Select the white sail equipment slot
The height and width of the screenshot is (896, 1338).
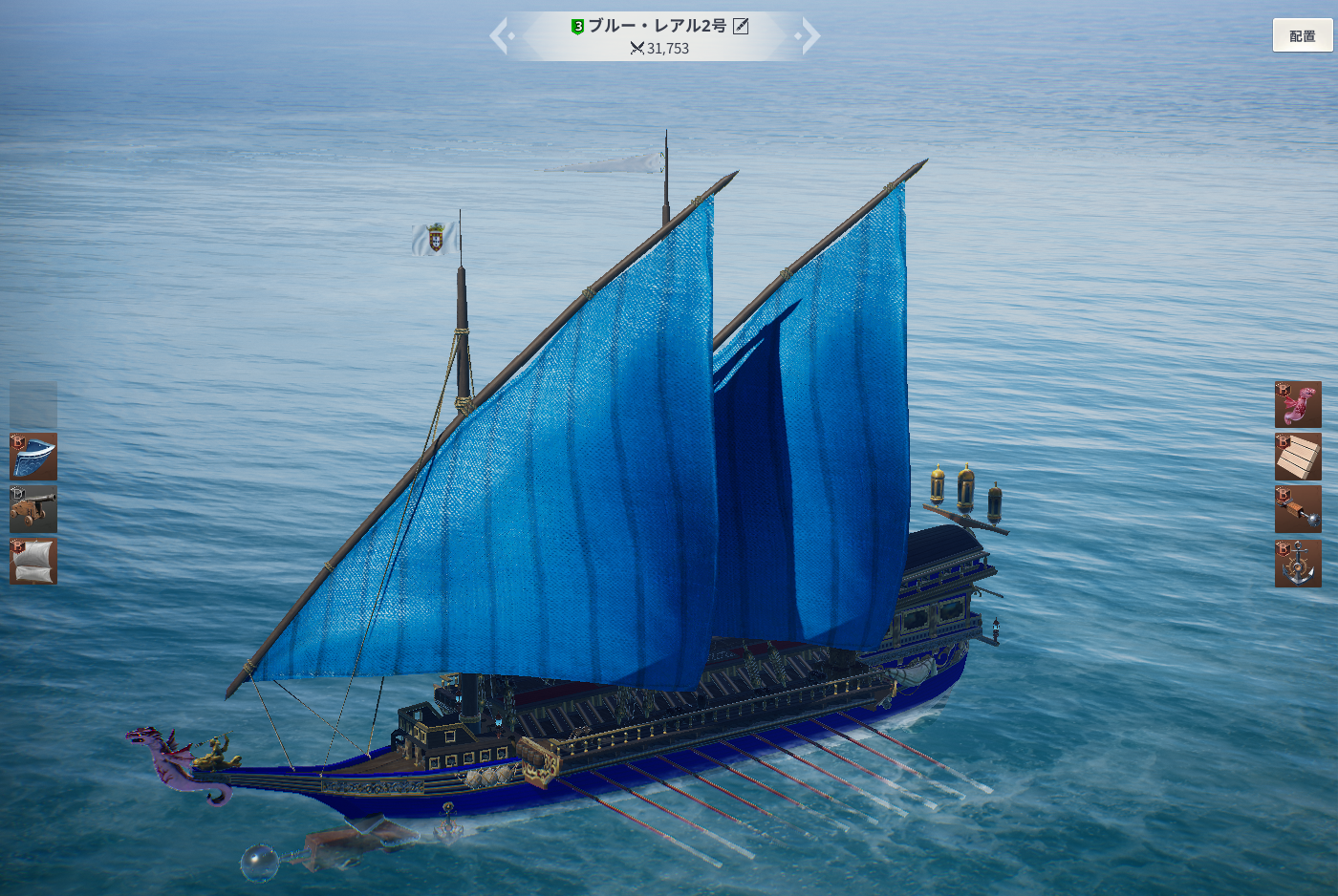[33, 561]
